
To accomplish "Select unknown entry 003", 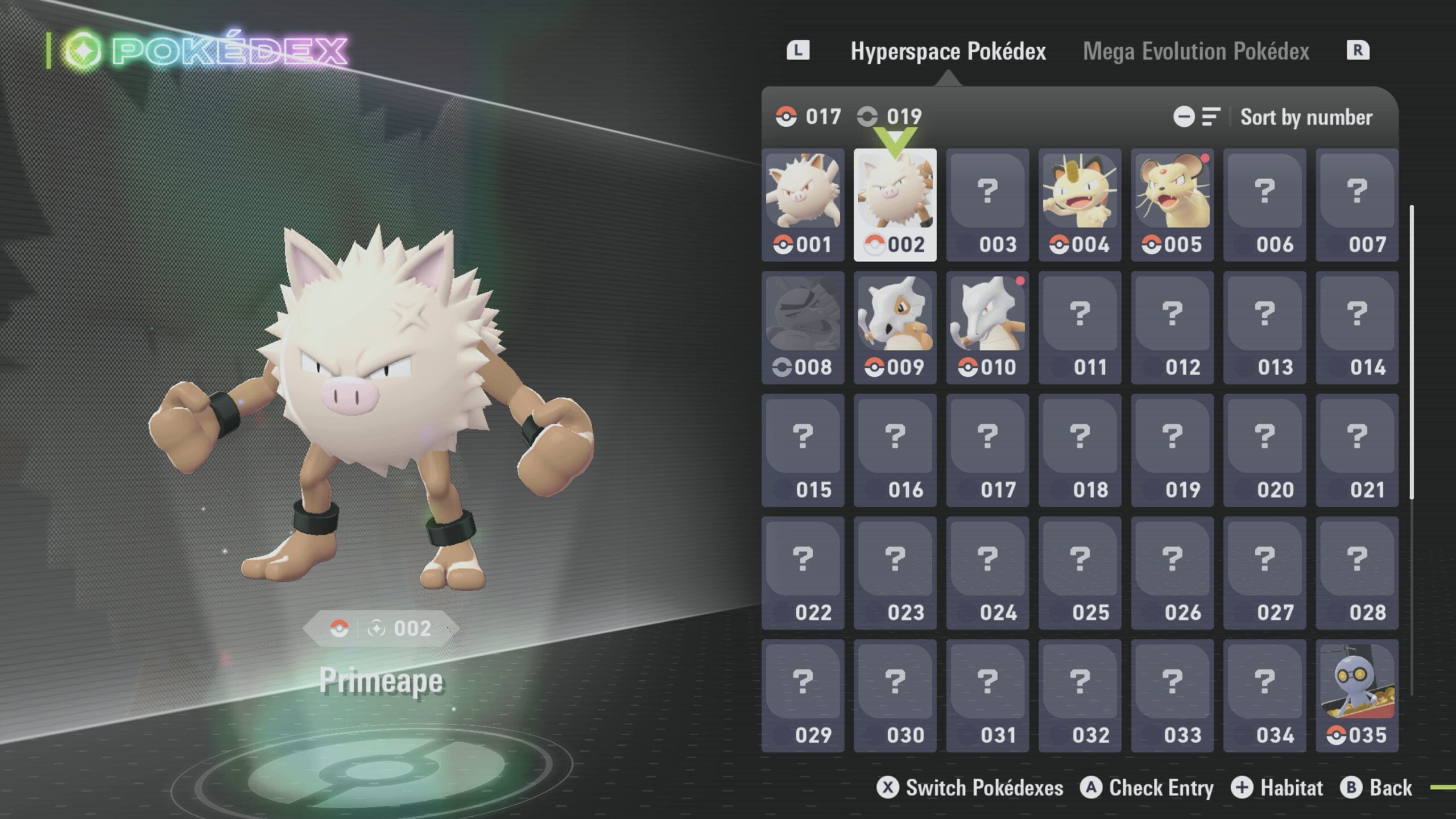I will (x=987, y=205).
